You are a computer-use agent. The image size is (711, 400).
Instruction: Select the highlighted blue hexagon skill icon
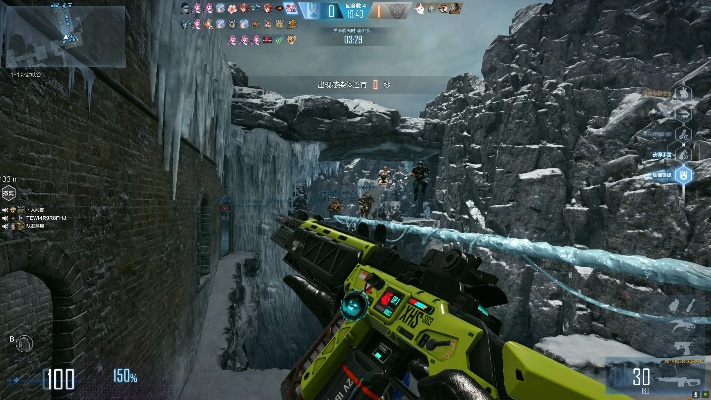click(x=685, y=175)
